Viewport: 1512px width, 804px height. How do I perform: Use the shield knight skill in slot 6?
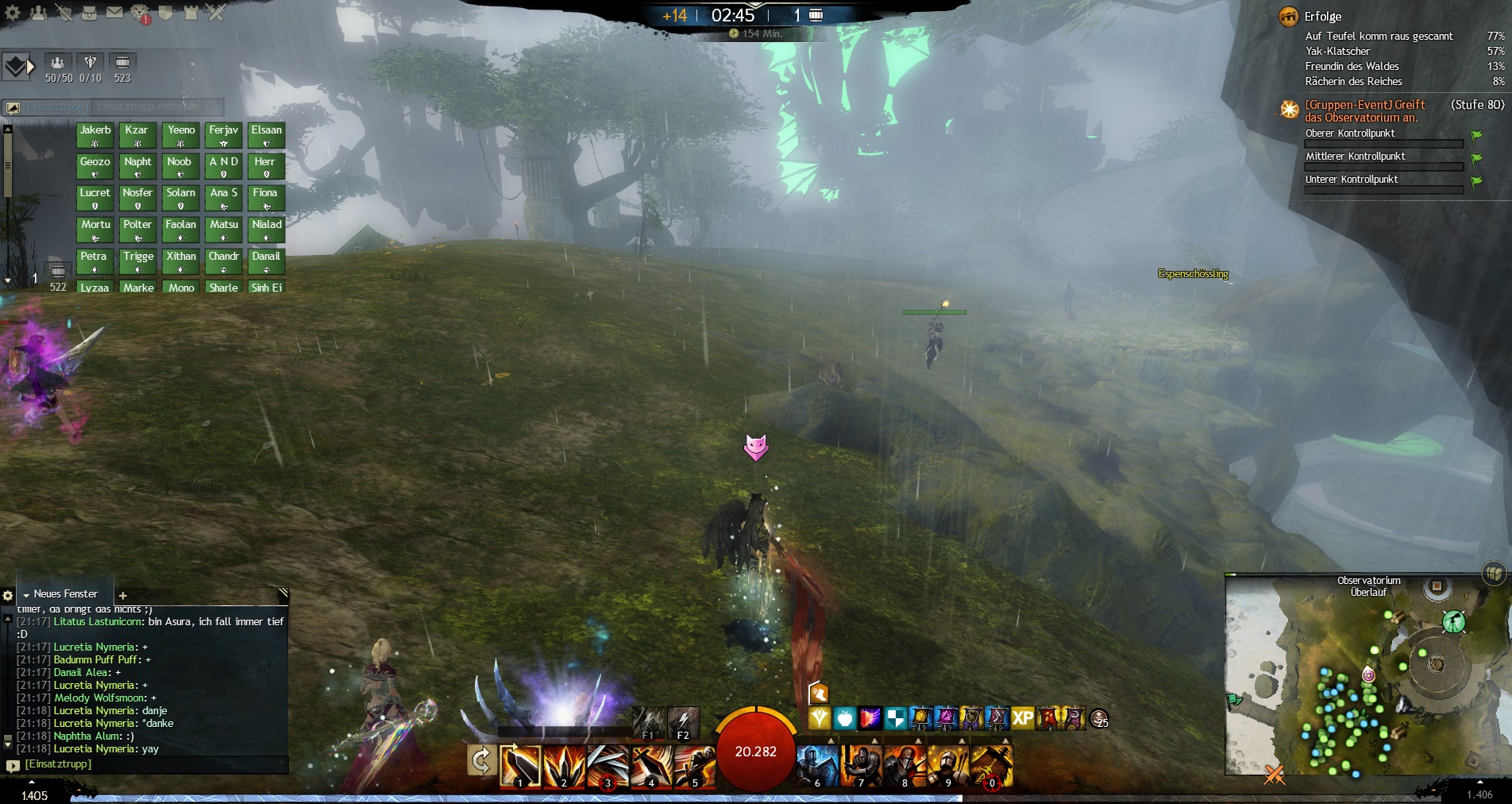click(x=817, y=766)
